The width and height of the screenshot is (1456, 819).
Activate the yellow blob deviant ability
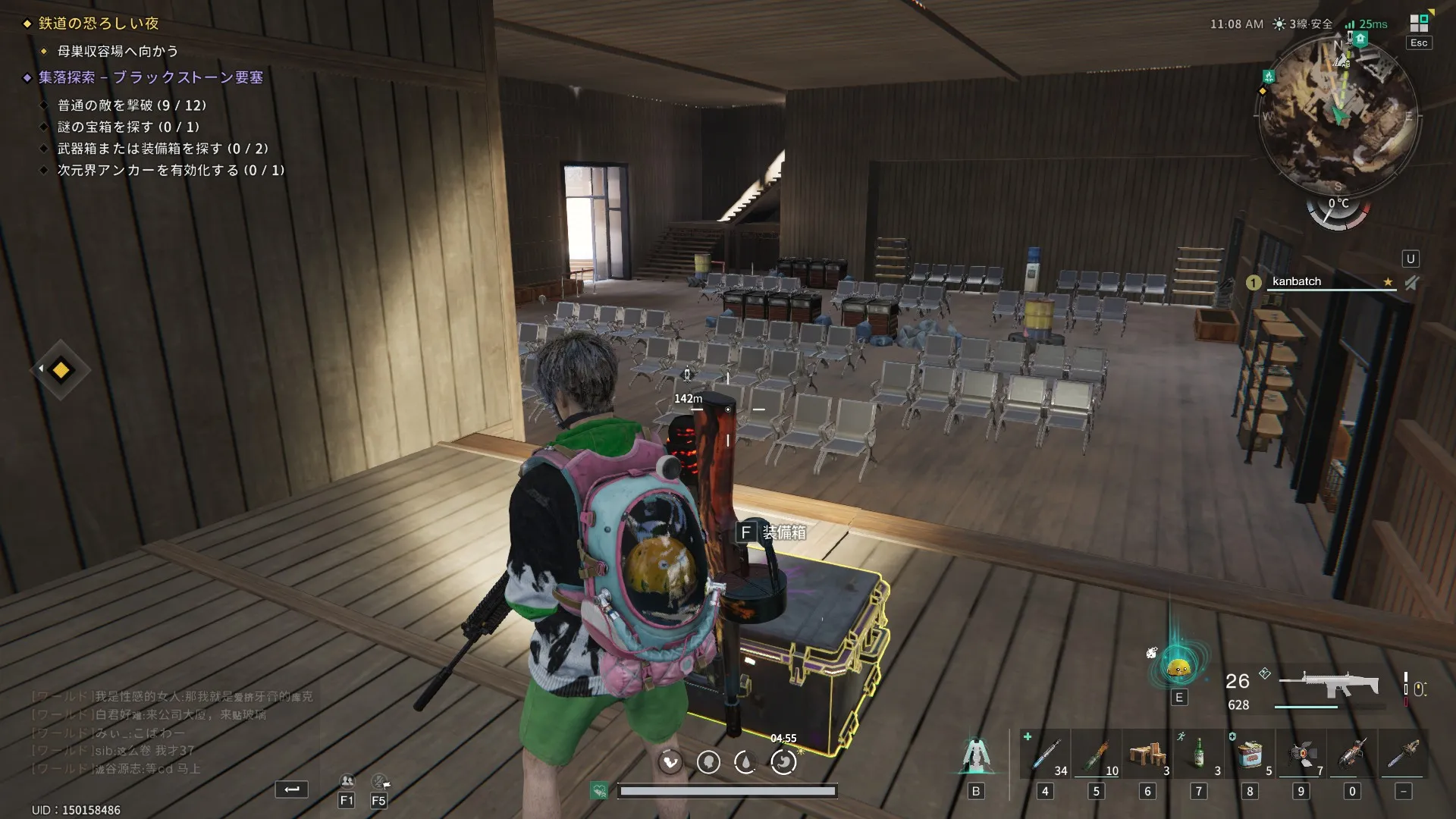click(x=1178, y=669)
